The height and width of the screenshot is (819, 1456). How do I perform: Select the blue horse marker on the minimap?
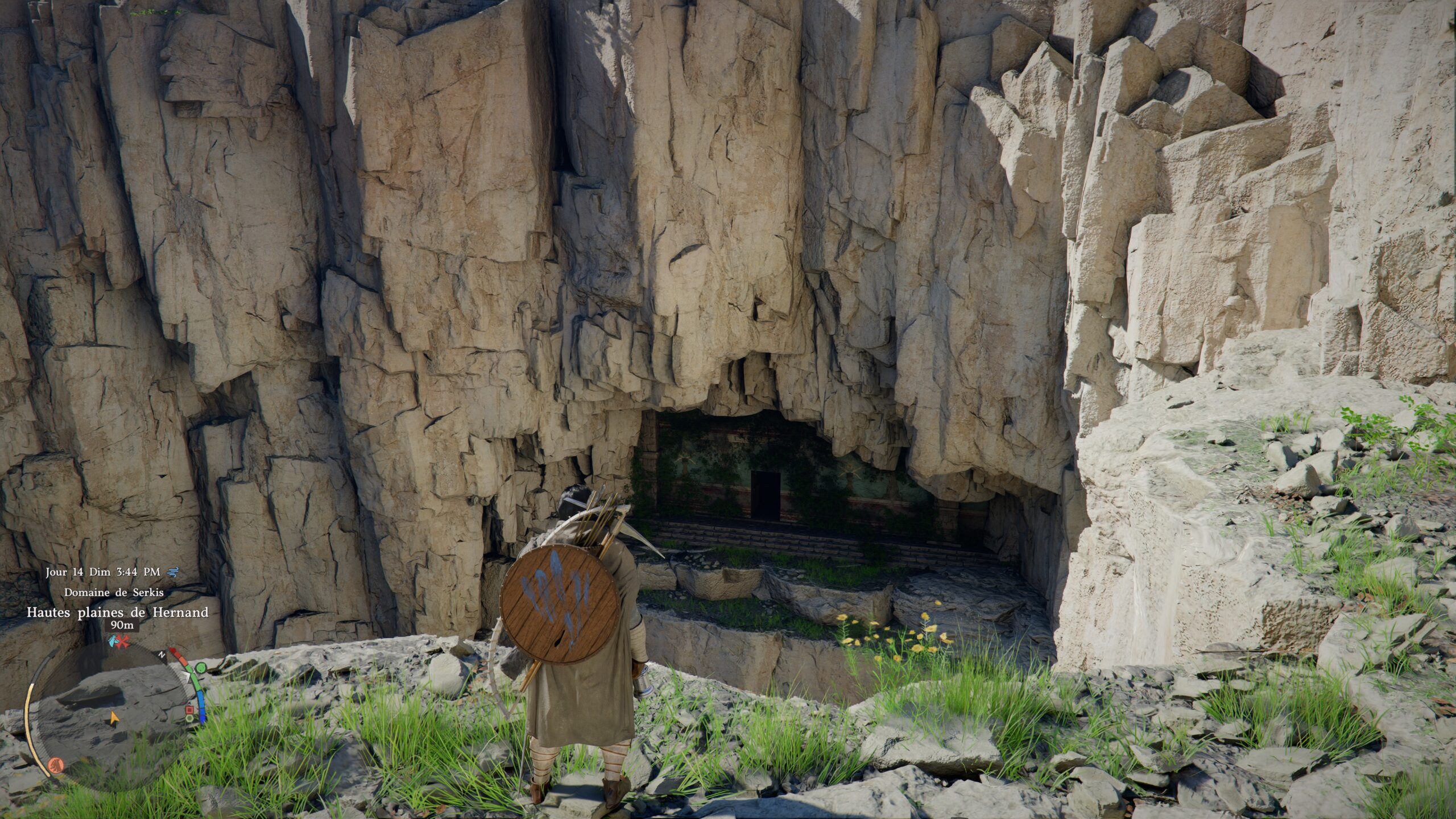pyautogui.click(x=113, y=642)
